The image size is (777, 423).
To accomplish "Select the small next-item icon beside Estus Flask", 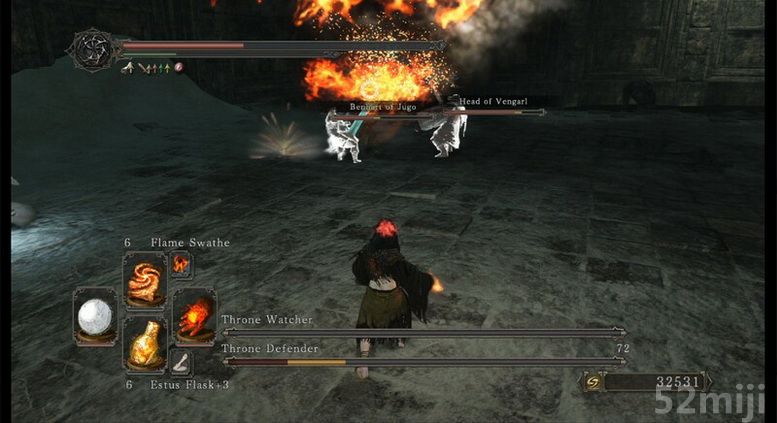I will (182, 362).
